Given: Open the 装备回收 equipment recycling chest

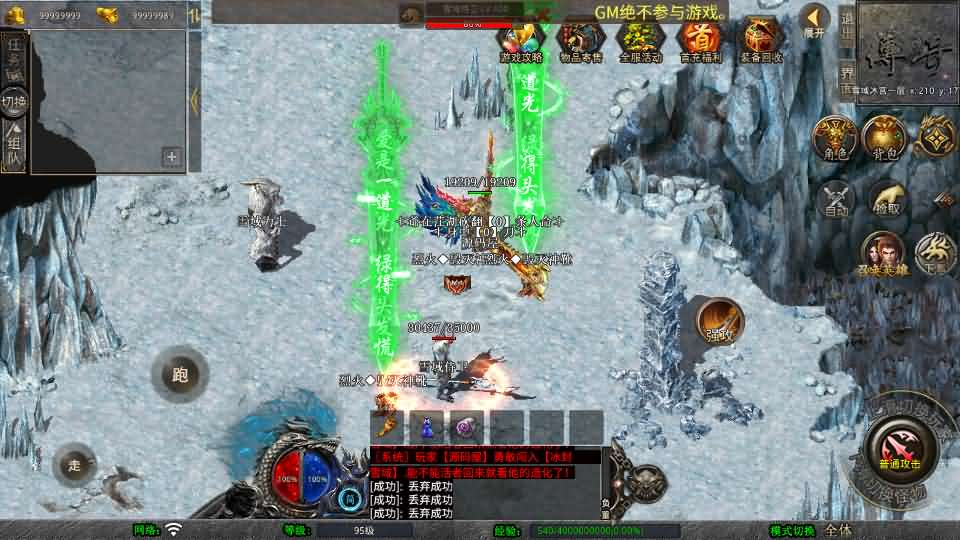Looking at the screenshot, I should (x=762, y=39).
